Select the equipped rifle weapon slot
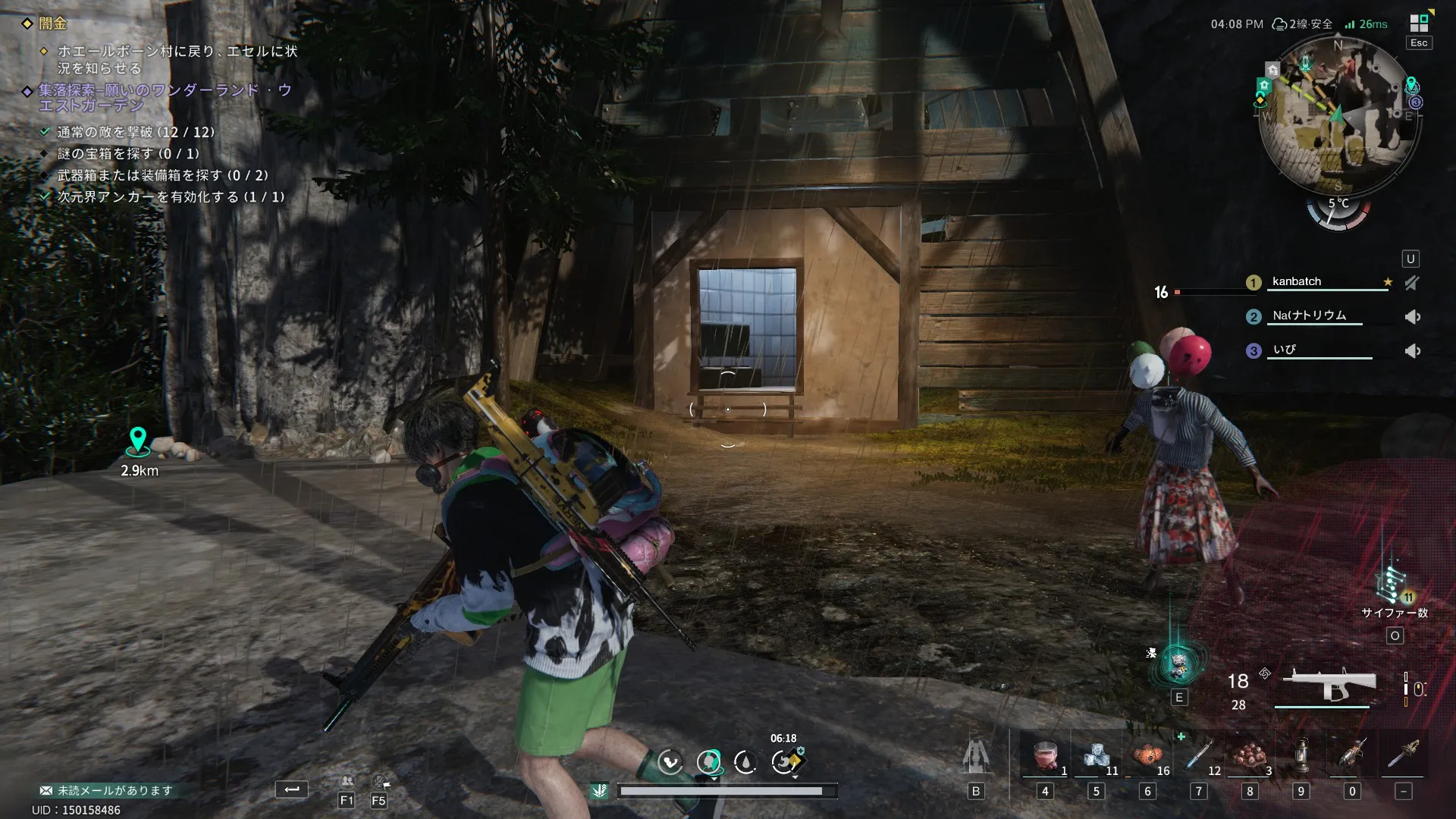The width and height of the screenshot is (1456, 819). pyautogui.click(x=1328, y=685)
